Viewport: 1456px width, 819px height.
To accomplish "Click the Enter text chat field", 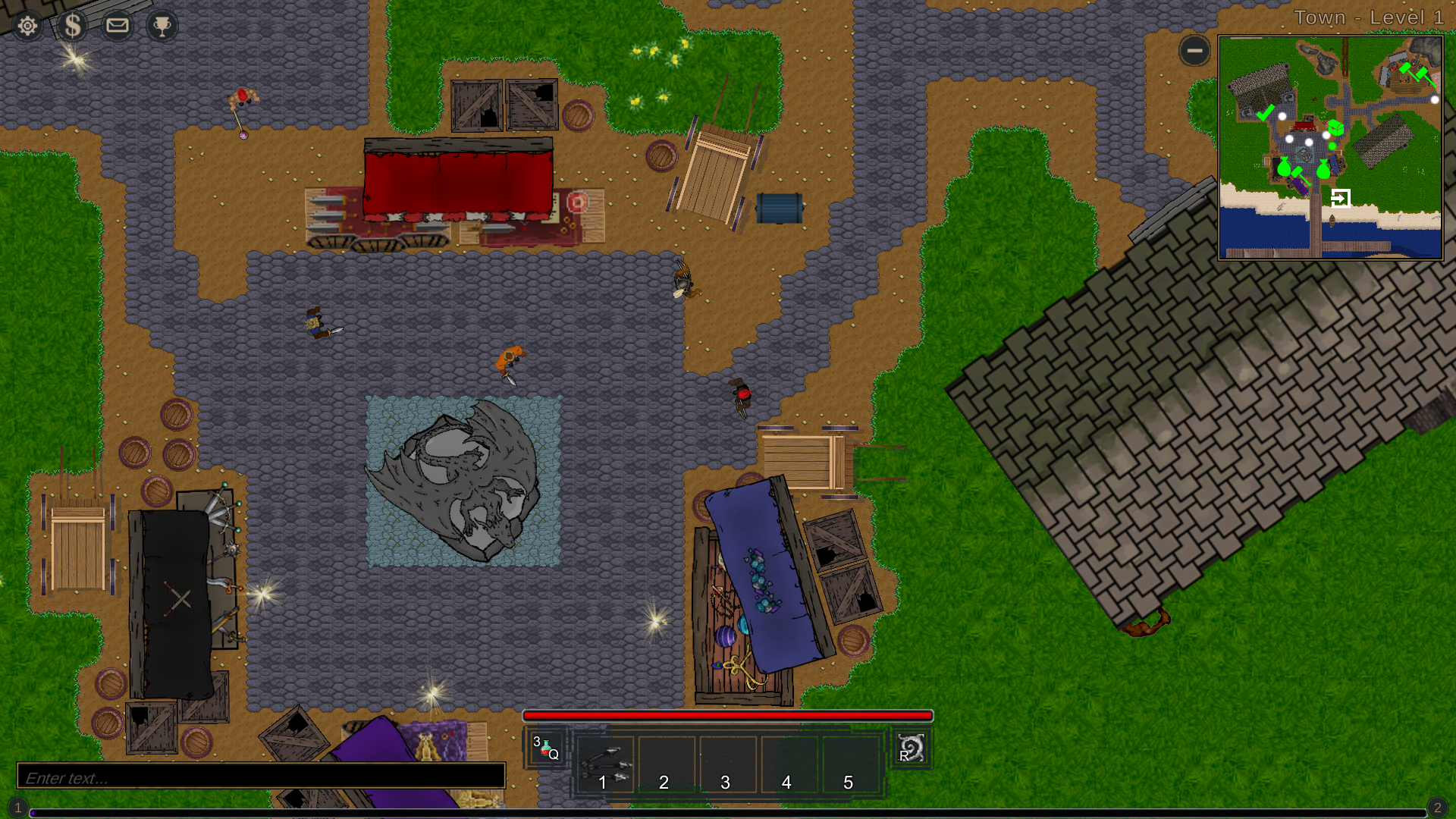I will click(262, 777).
